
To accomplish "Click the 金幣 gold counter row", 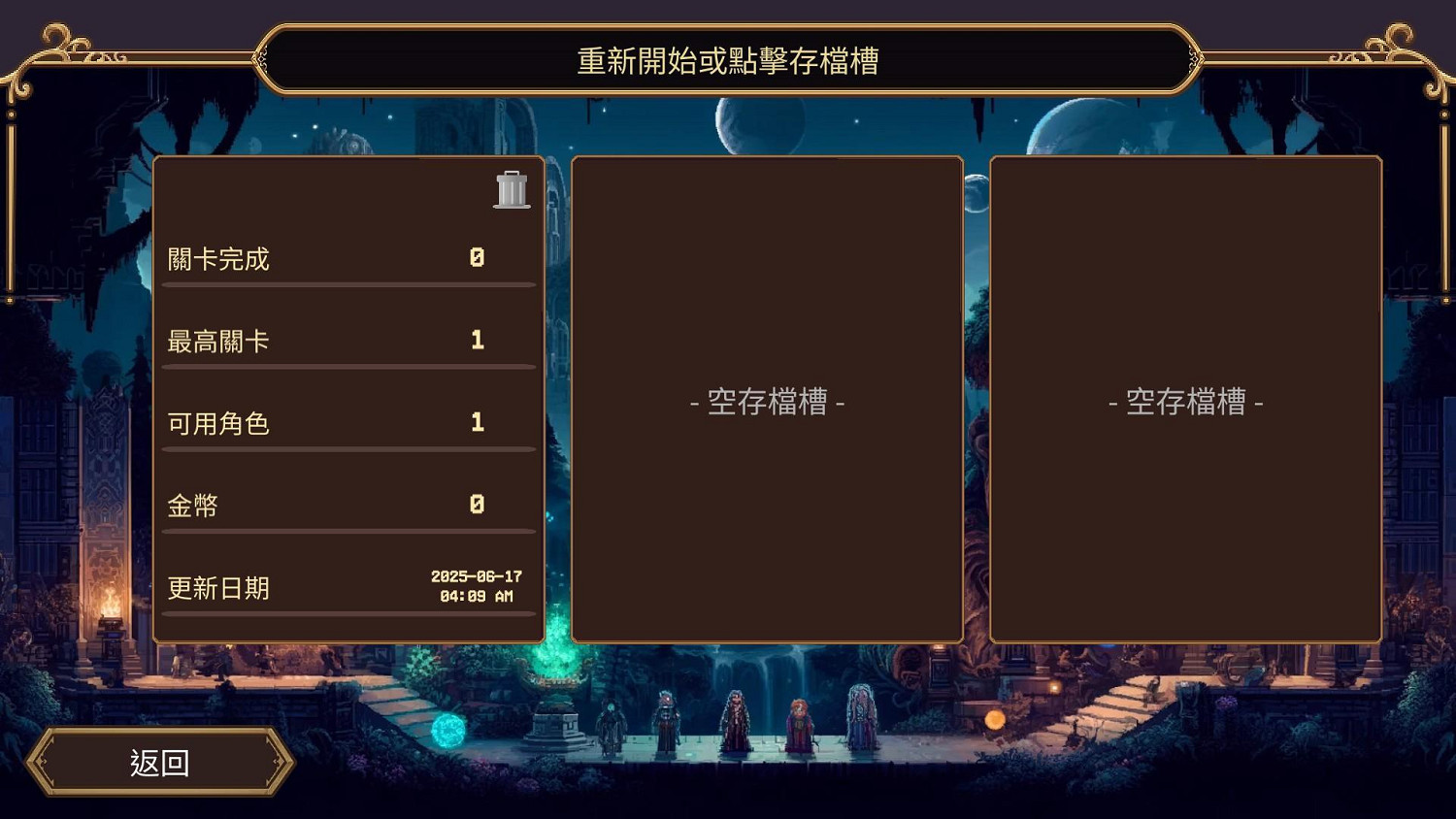I will click(x=349, y=504).
